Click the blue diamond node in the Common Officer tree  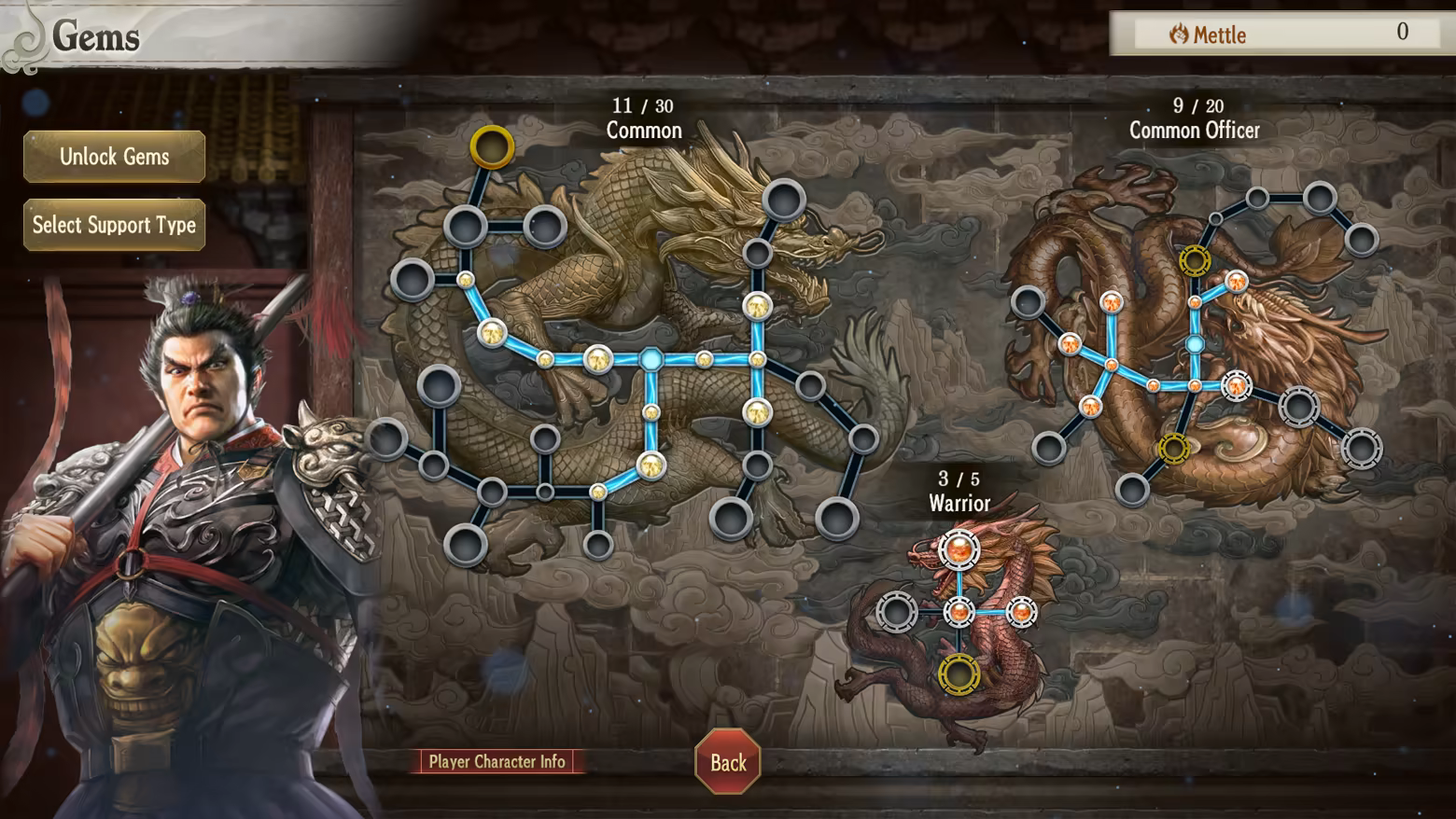click(1195, 343)
